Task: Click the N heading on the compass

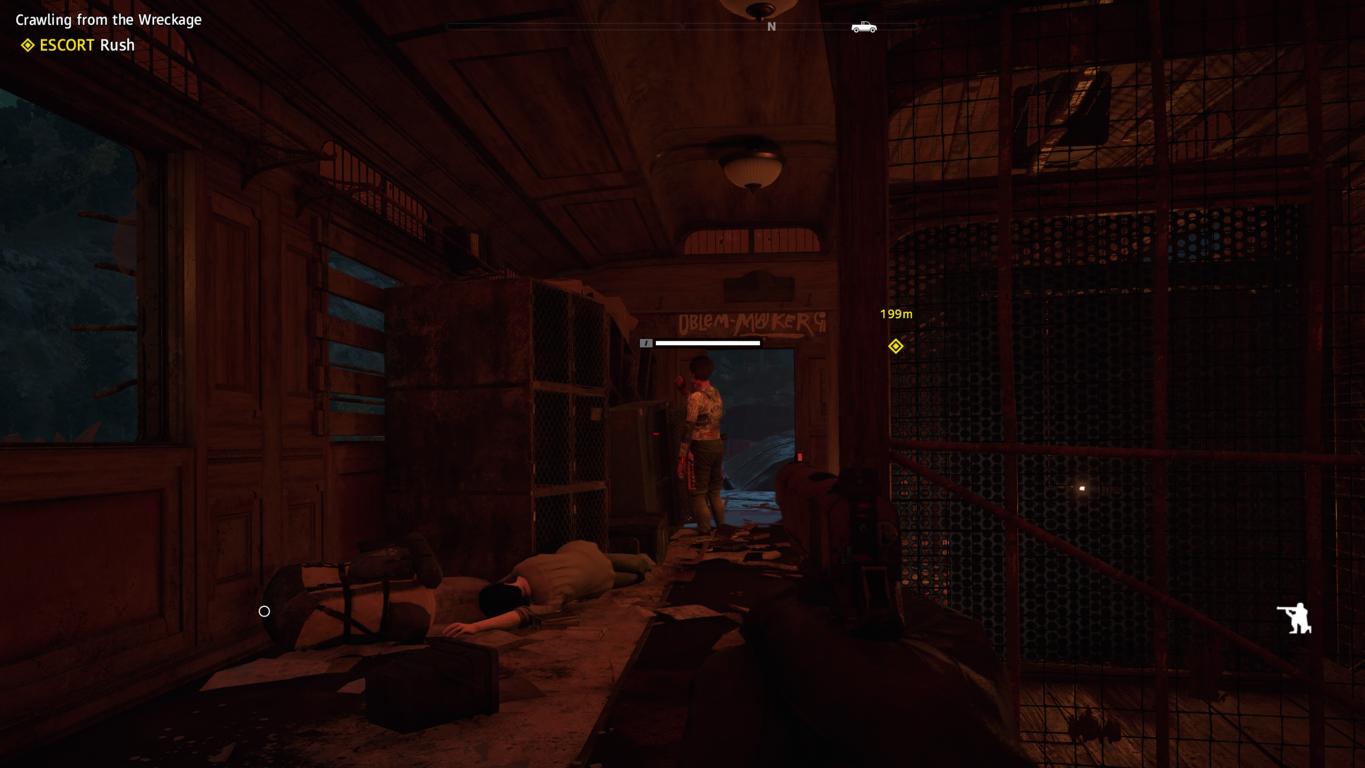Action: pos(771,27)
